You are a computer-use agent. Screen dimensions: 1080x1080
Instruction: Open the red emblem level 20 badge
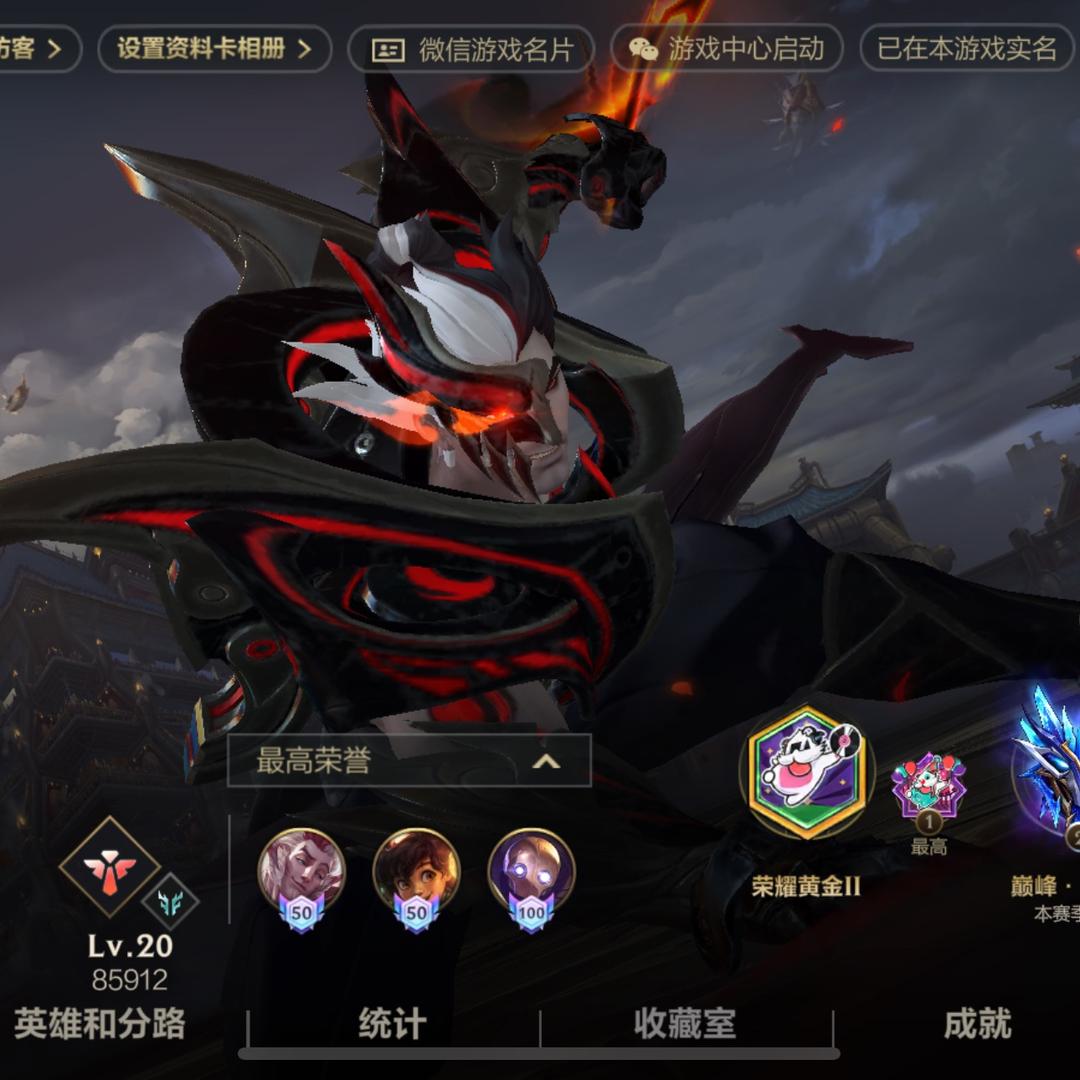pos(109,865)
